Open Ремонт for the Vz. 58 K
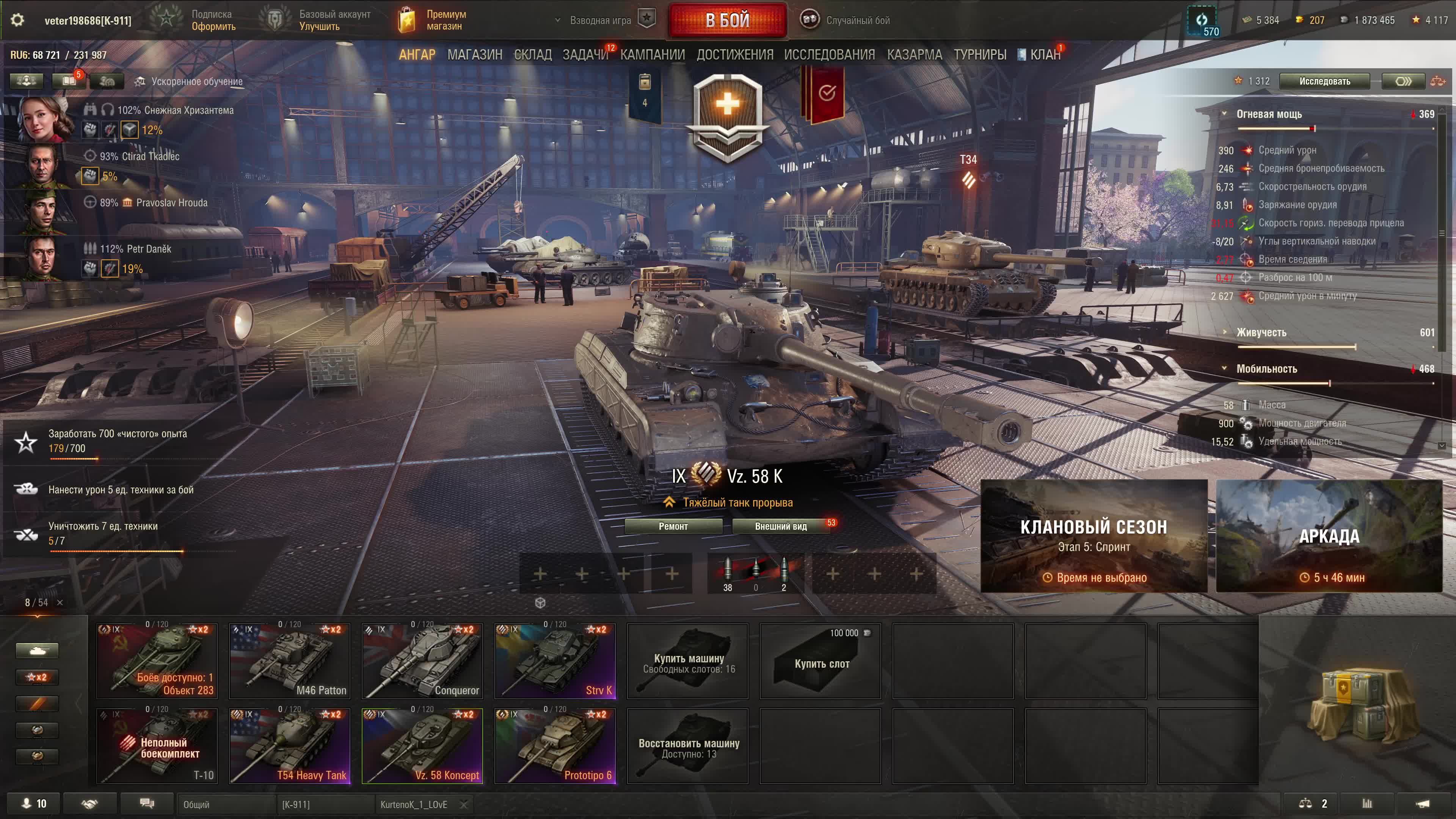 click(x=673, y=526)
